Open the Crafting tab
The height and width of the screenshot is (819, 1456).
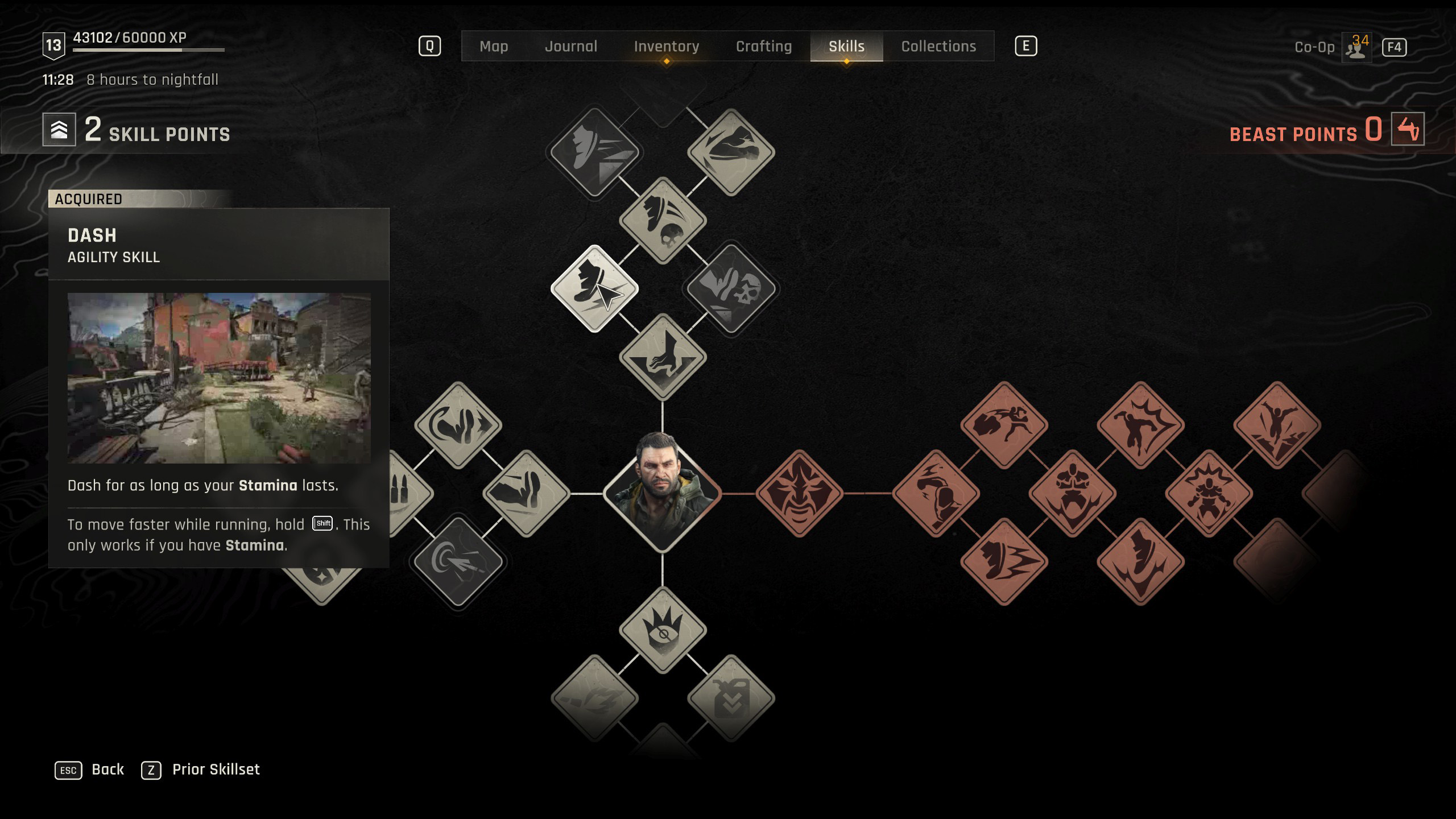pos(763,46)
